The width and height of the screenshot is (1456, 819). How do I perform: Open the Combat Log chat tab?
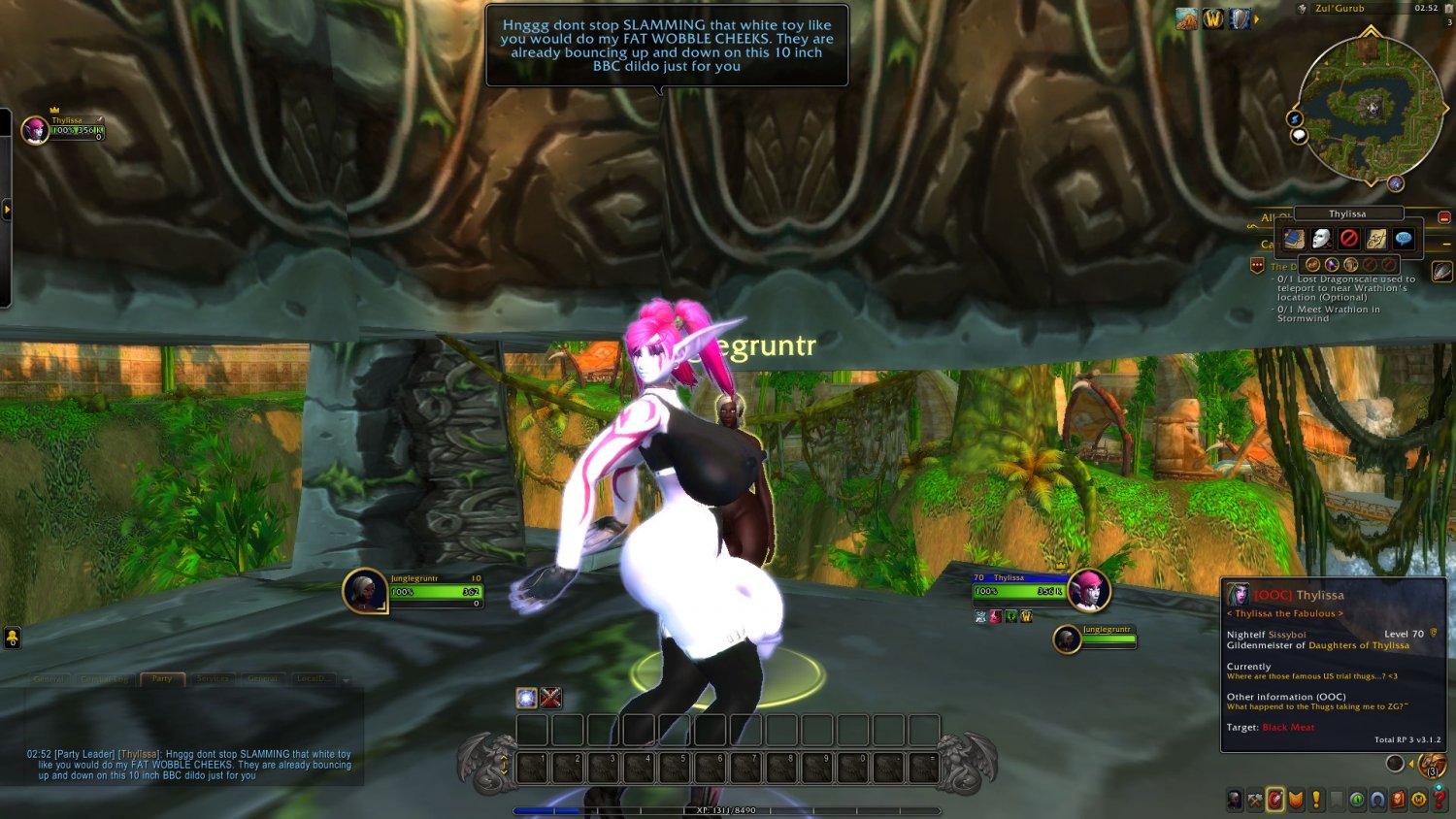(x=105, y=679)
